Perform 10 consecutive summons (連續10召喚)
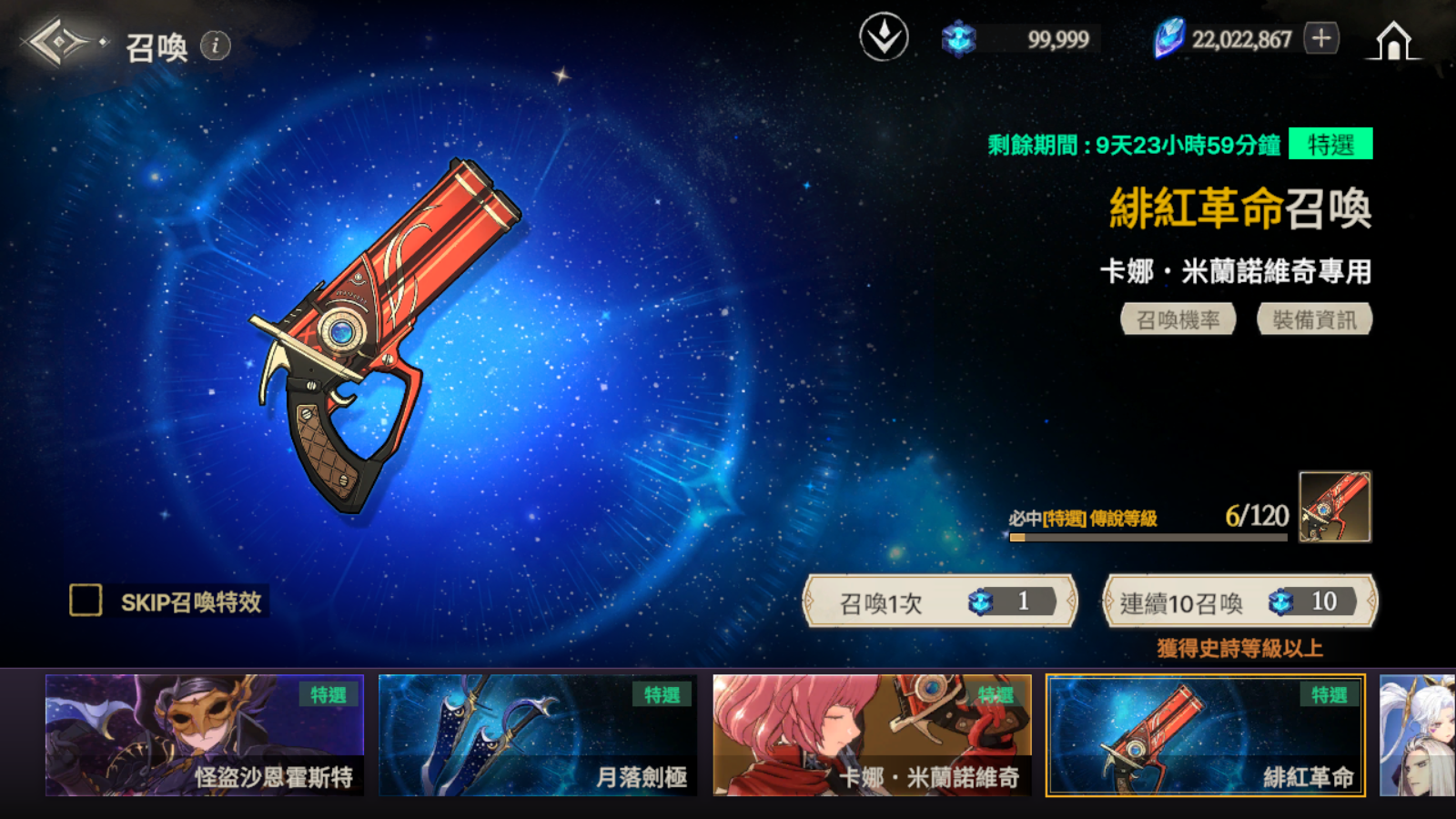The height and width of the screenshot is (819, 1456). [1239, 602]
